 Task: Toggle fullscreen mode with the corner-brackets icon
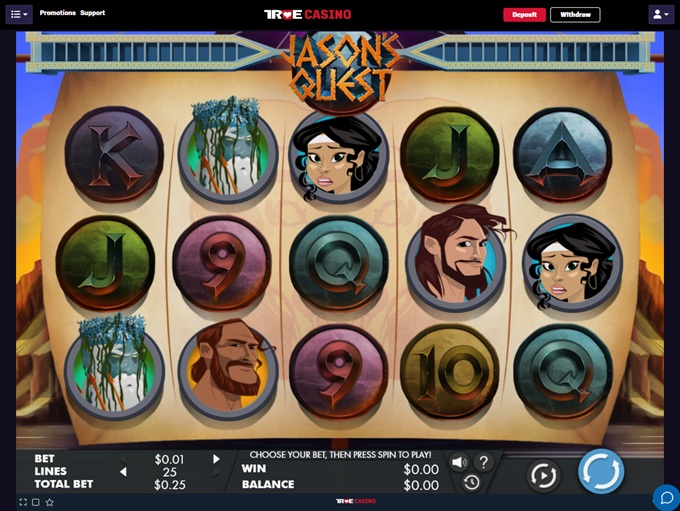22,502
